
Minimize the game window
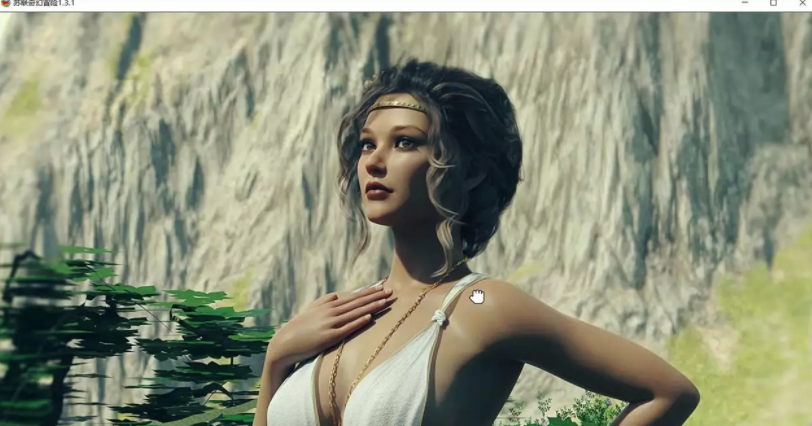coord(745,4)
